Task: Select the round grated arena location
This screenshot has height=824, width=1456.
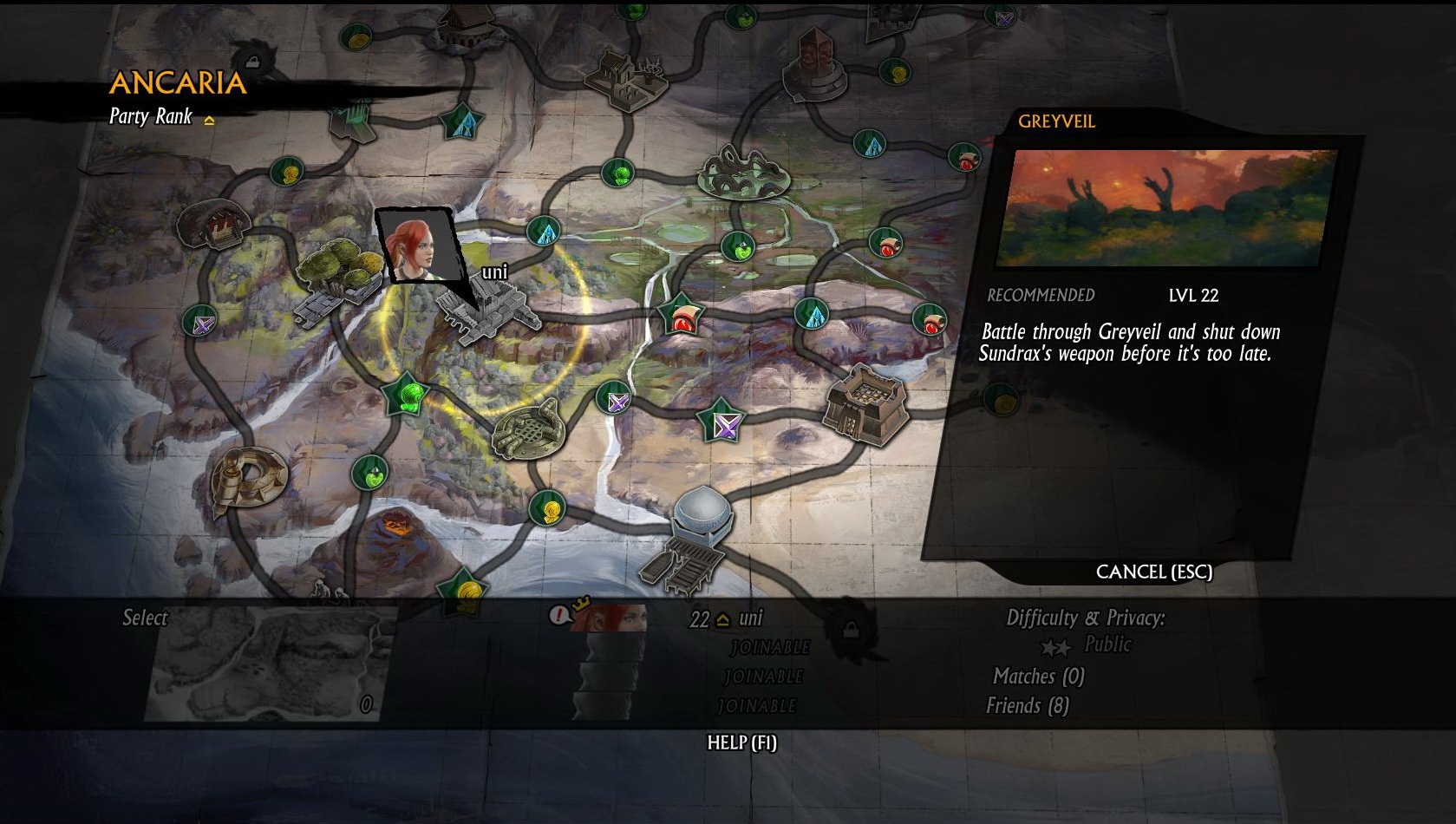Action: coord(528,428)
